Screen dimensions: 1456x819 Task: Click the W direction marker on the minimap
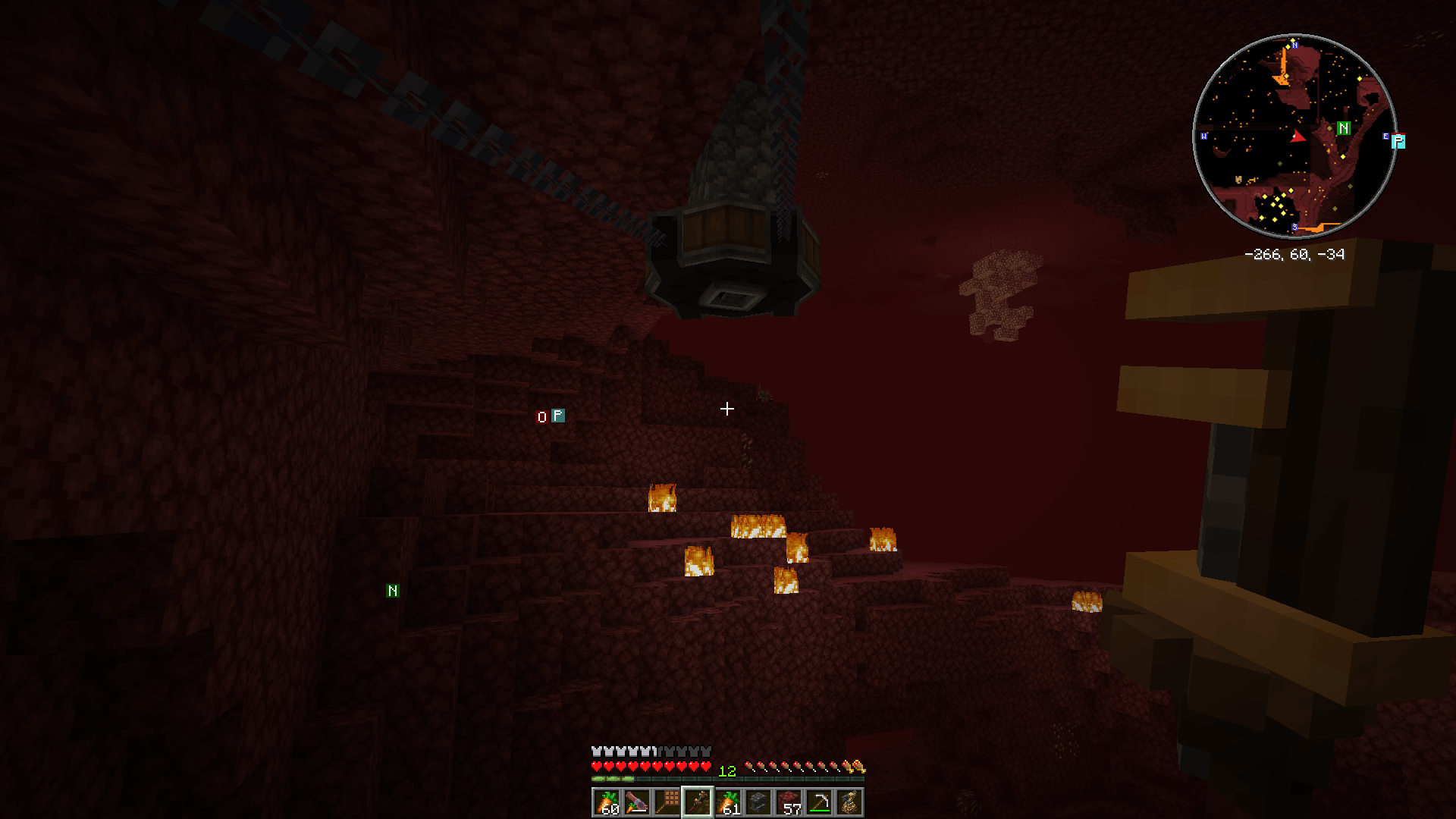[x=1203, y=136]
